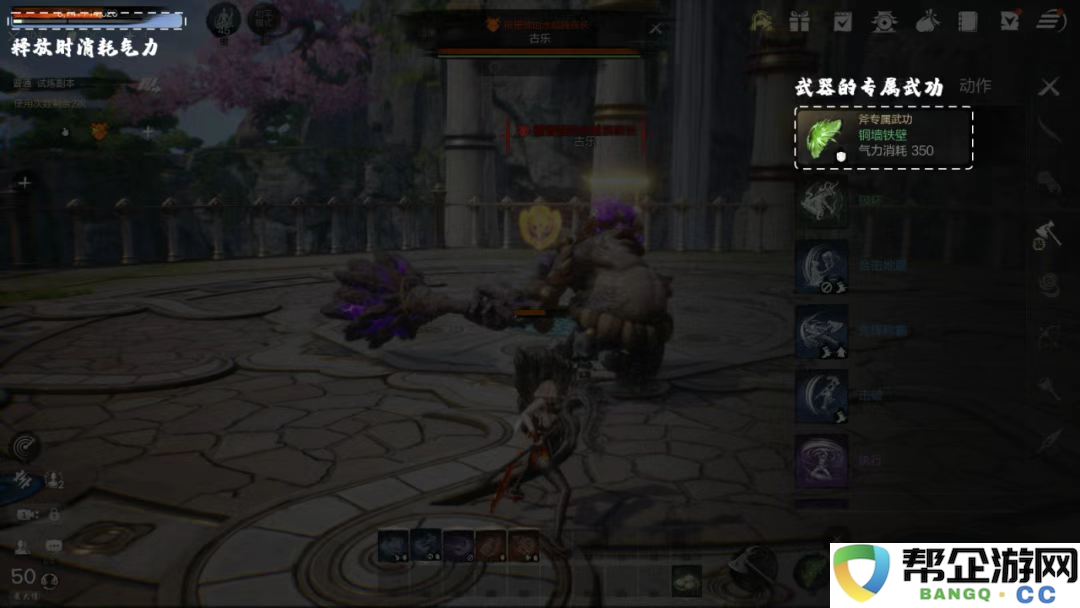1080x608 pixels.
Task: Open the gift box rewards icon
Action: (799, 21)
